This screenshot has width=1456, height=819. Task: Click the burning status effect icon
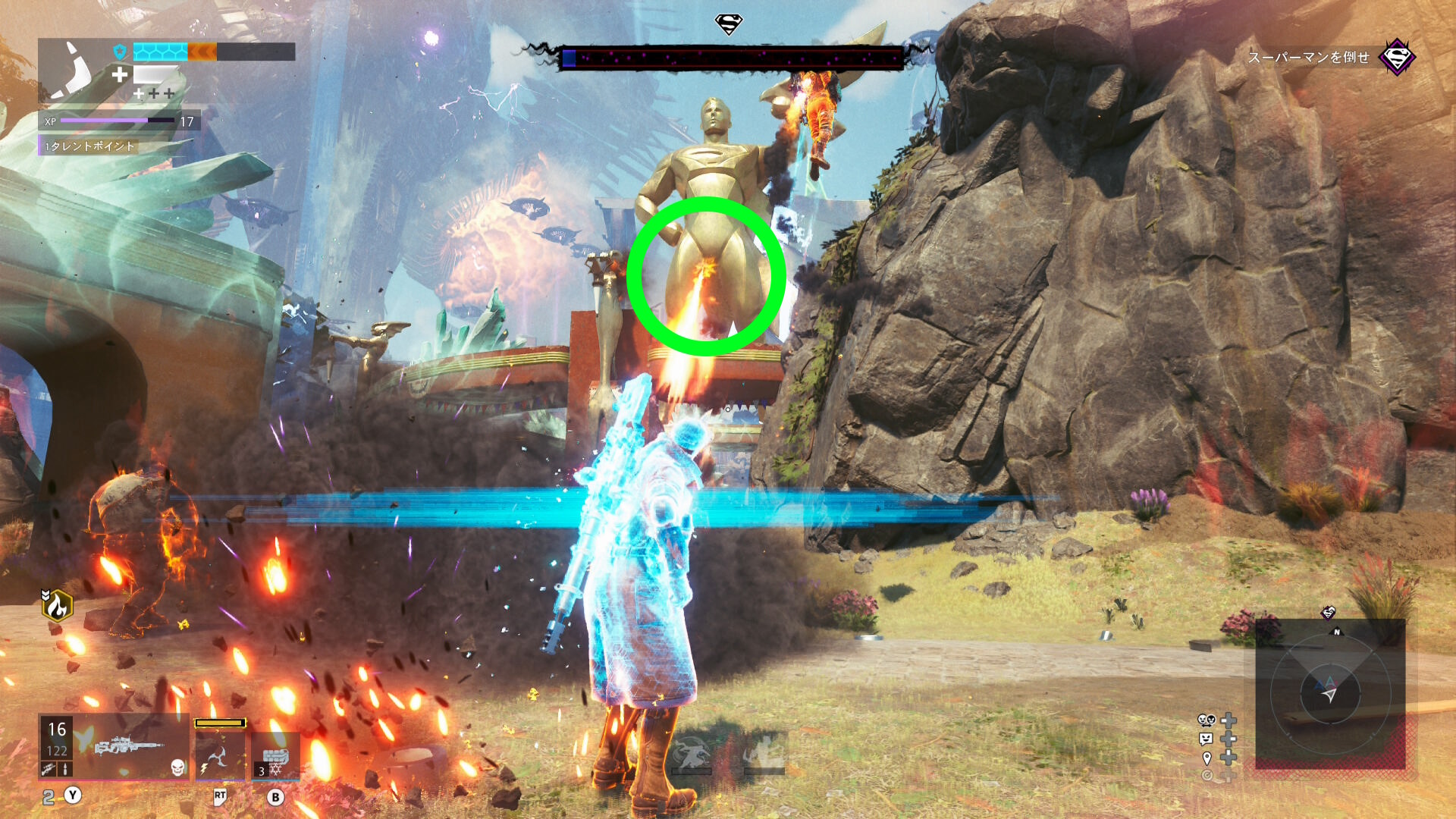(x=57, y=605)
